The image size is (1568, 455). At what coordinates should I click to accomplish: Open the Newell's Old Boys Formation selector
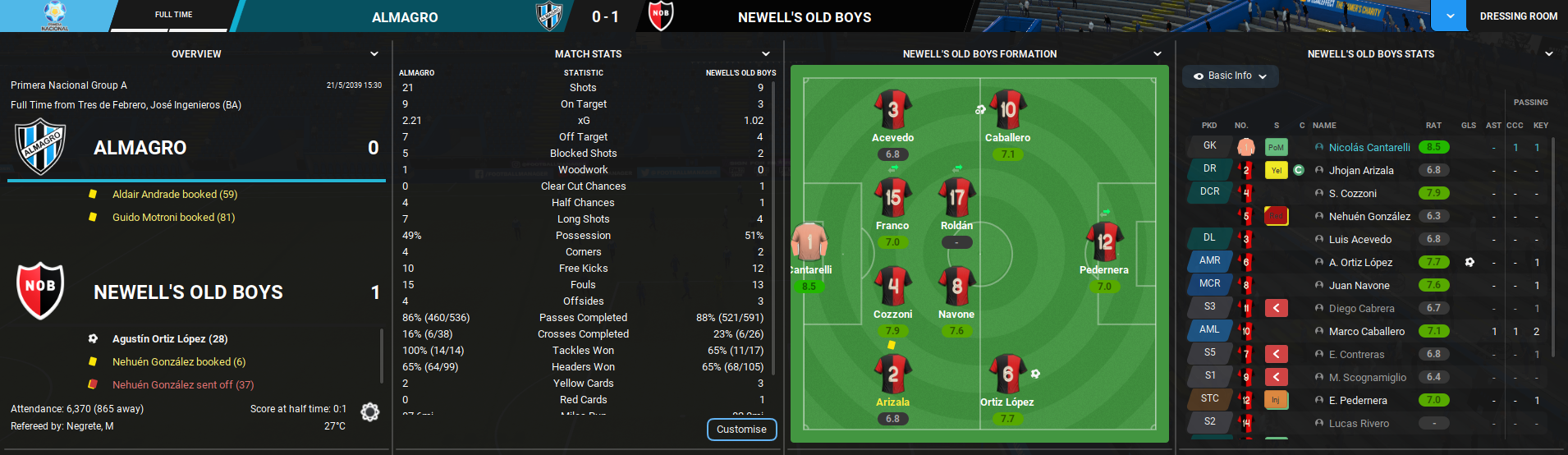click(x=1158, y=54)
